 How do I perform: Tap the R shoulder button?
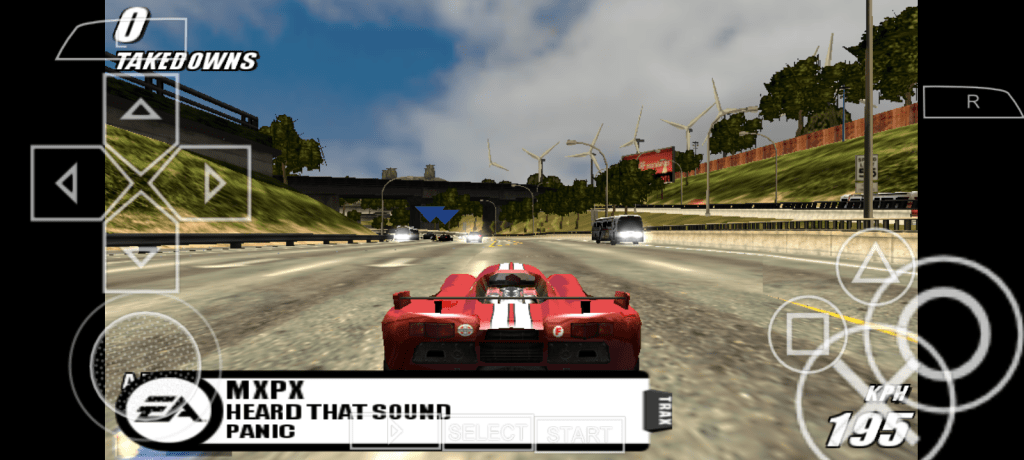click(972, 102)
